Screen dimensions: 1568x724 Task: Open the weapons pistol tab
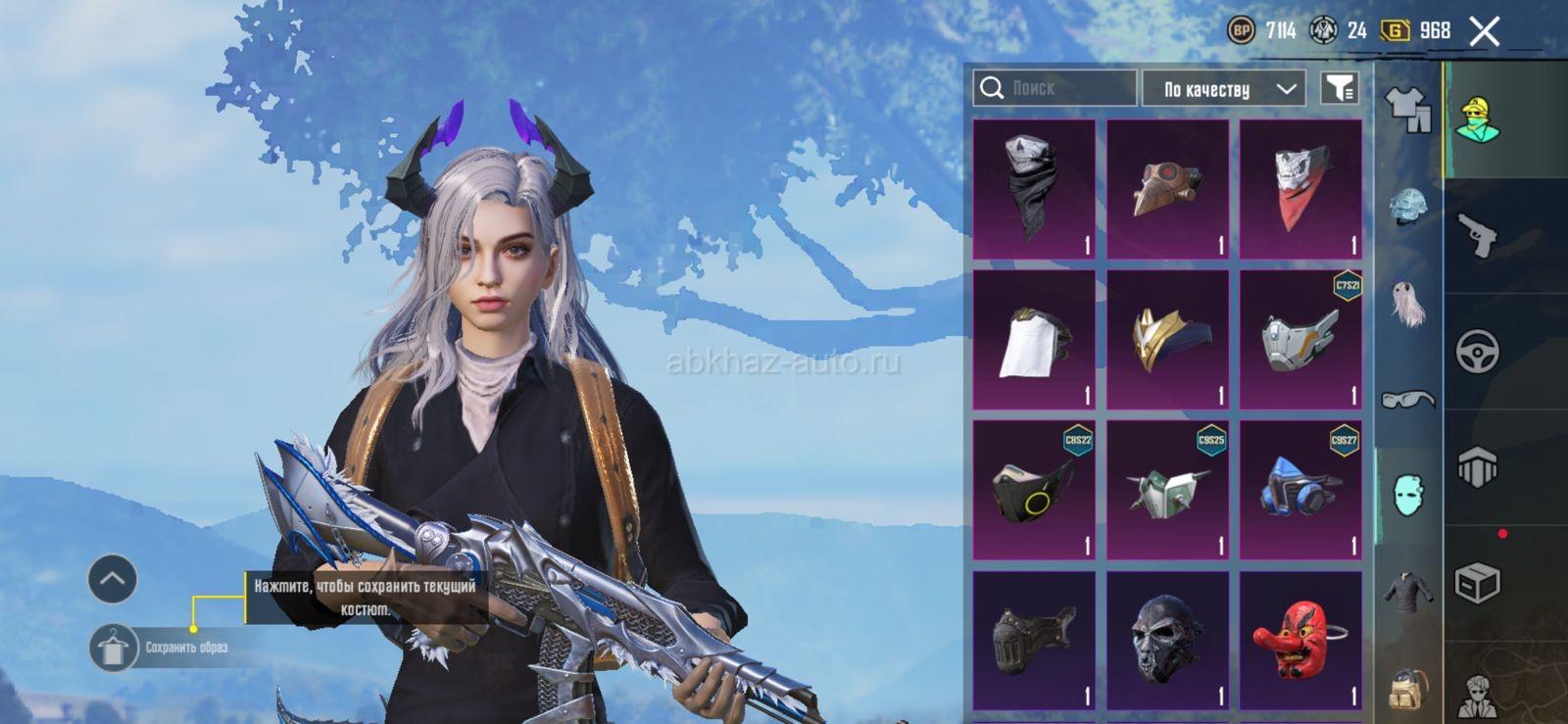1477,235
